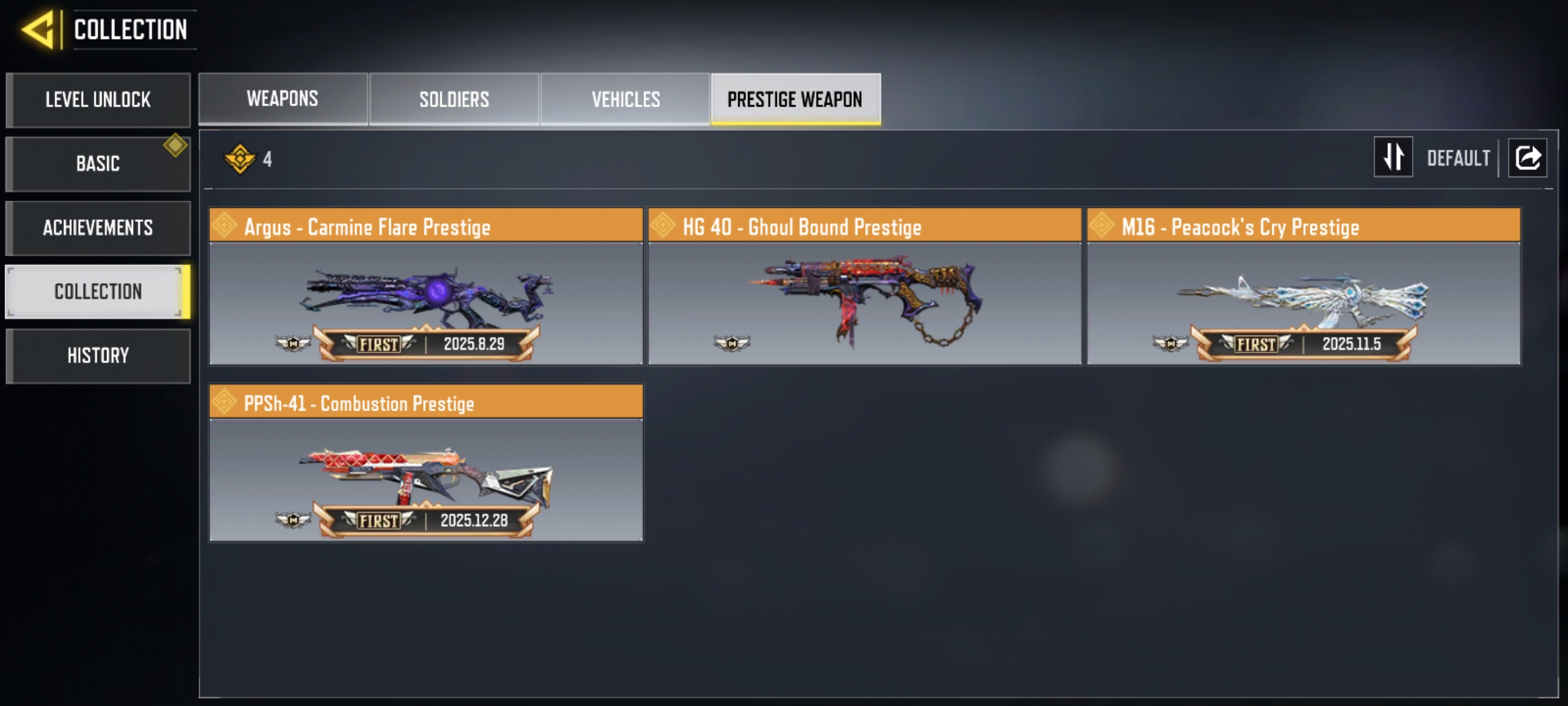Viewport: 1568px width, 706px height.
Task: Open the Default sort option
Action: (1458, 158)
